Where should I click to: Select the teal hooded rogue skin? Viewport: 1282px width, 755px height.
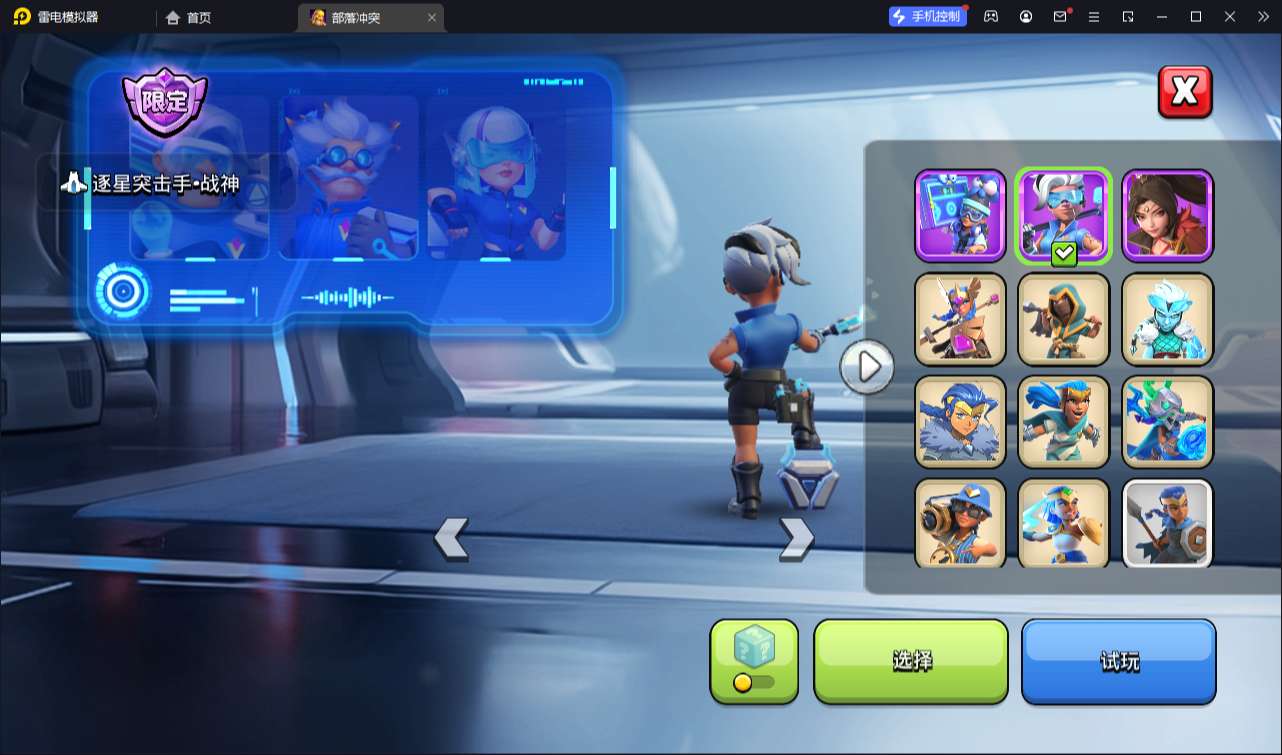(x=1064, y=318)
